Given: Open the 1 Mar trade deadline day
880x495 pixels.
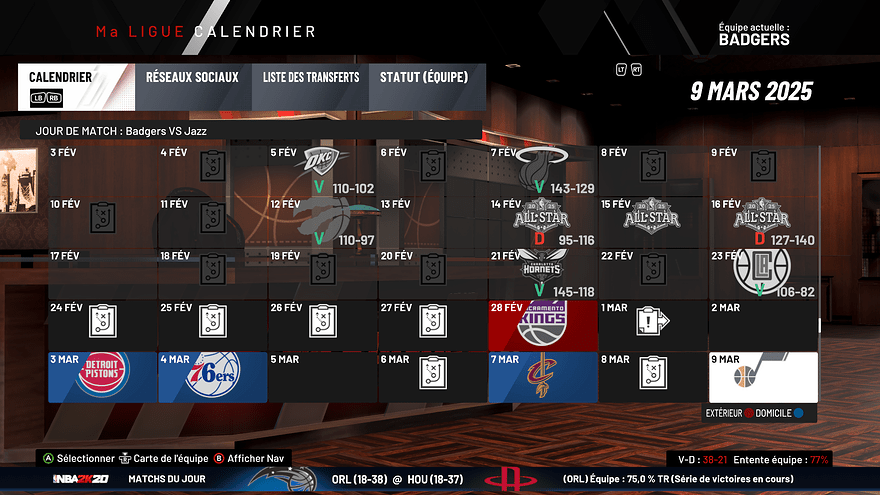Looking at the screenshot, I should (x=653, y=324).
